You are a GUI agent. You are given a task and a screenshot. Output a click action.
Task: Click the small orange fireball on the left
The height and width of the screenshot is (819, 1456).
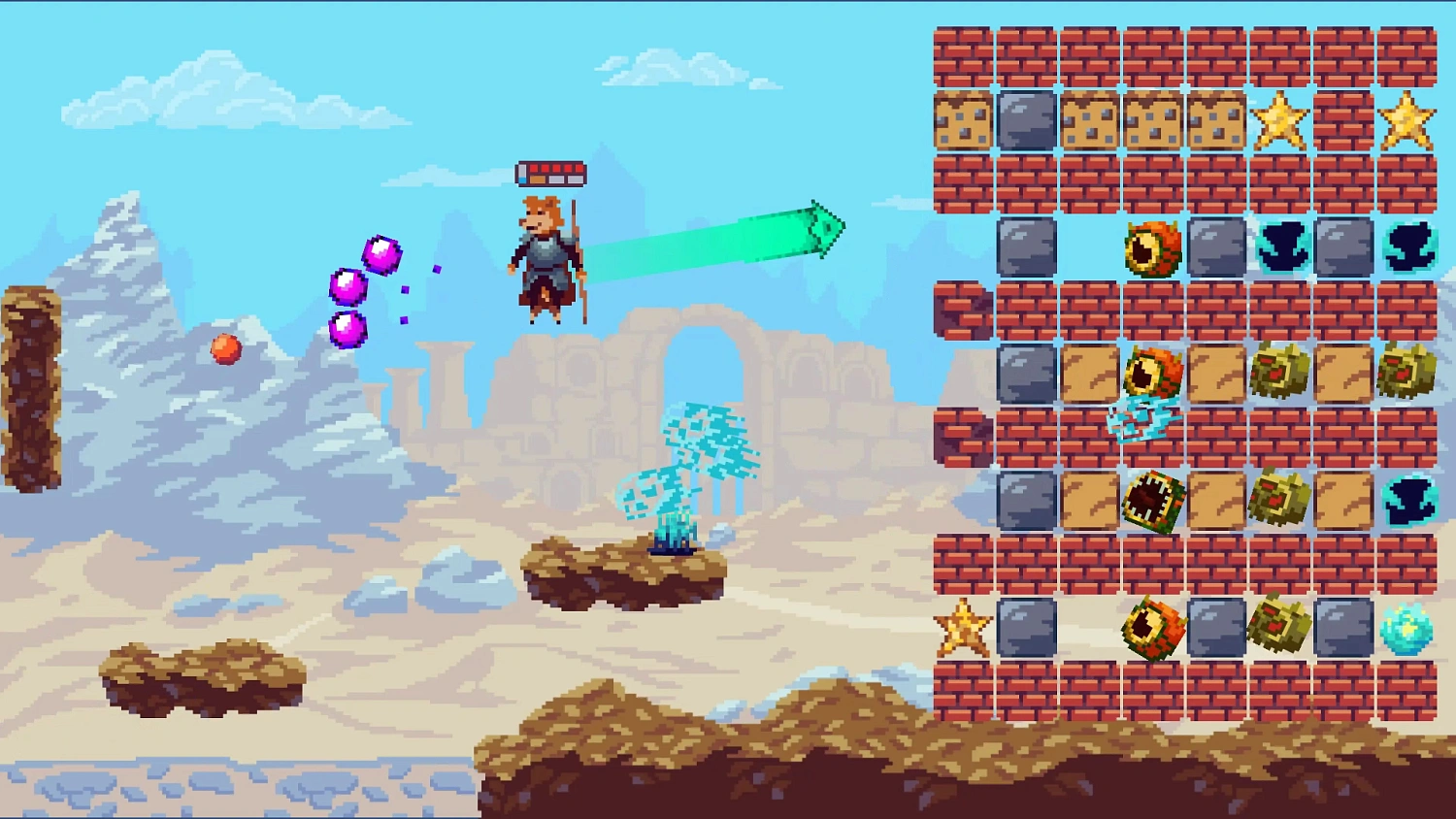(x=226, y=350)
